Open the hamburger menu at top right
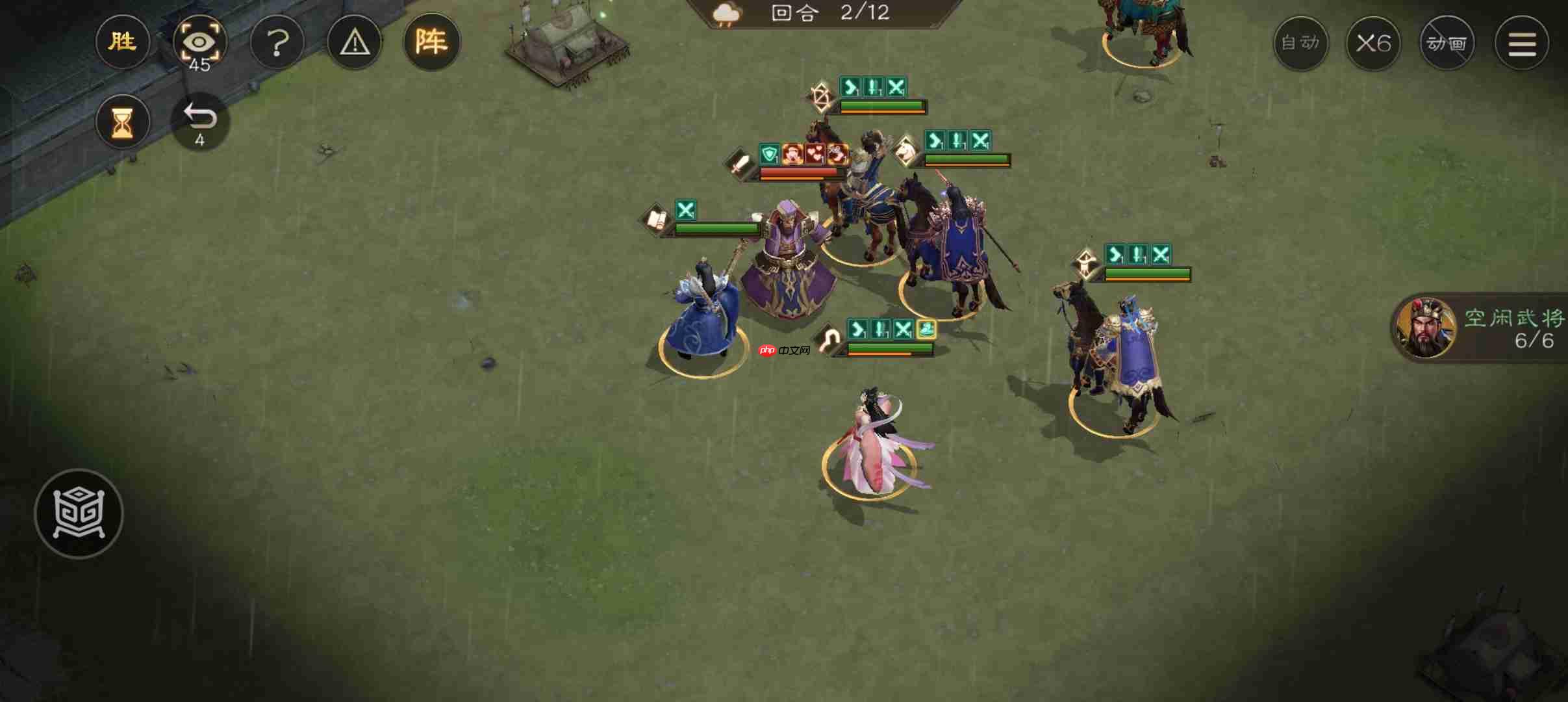Viewport: 1568px width, 702px height. pos(1522,42)
